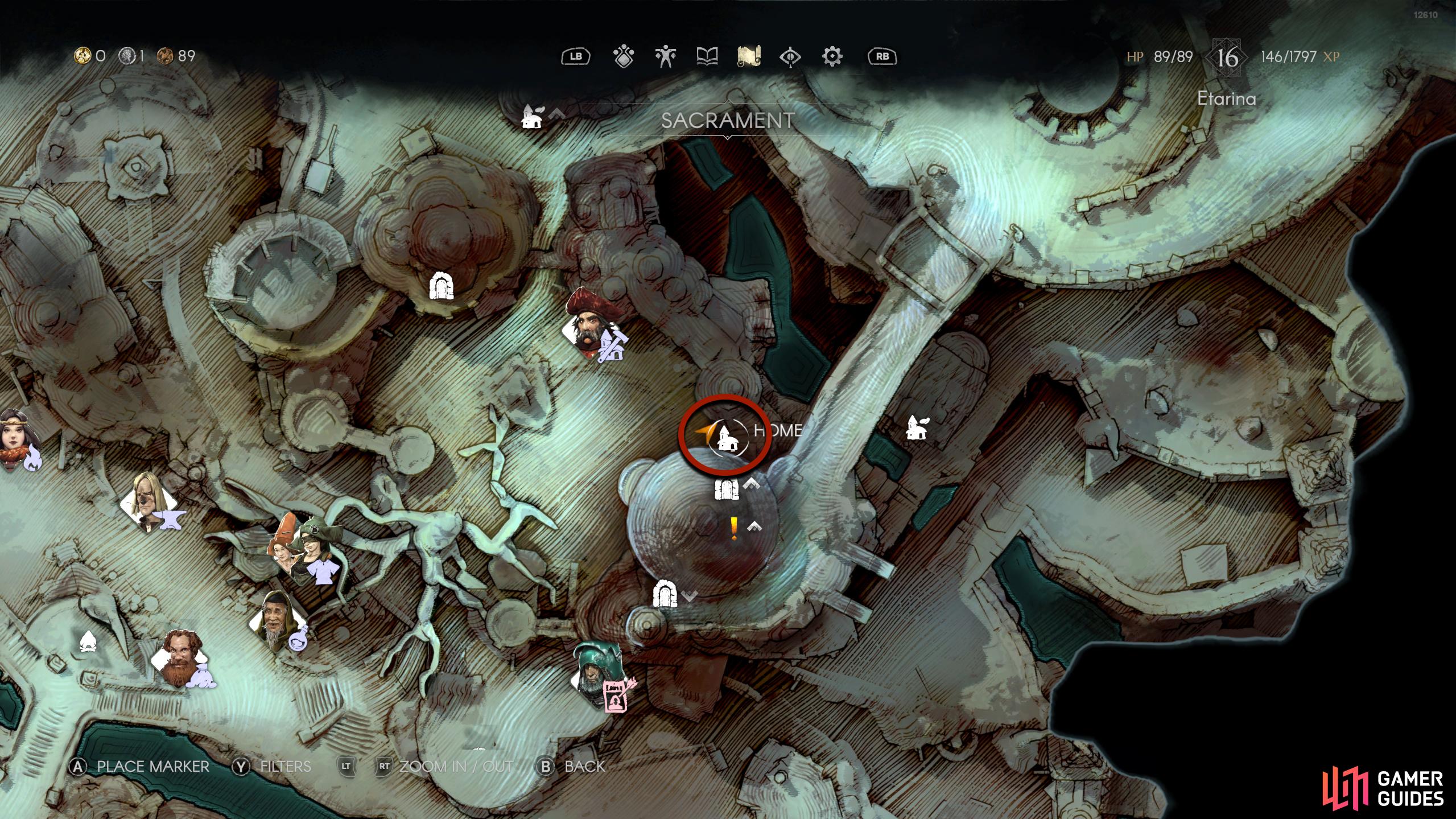Screen dimensions: 1456x819
Task: Click the house marker beside the Sacrament label
Action: (x=533, y=117)
